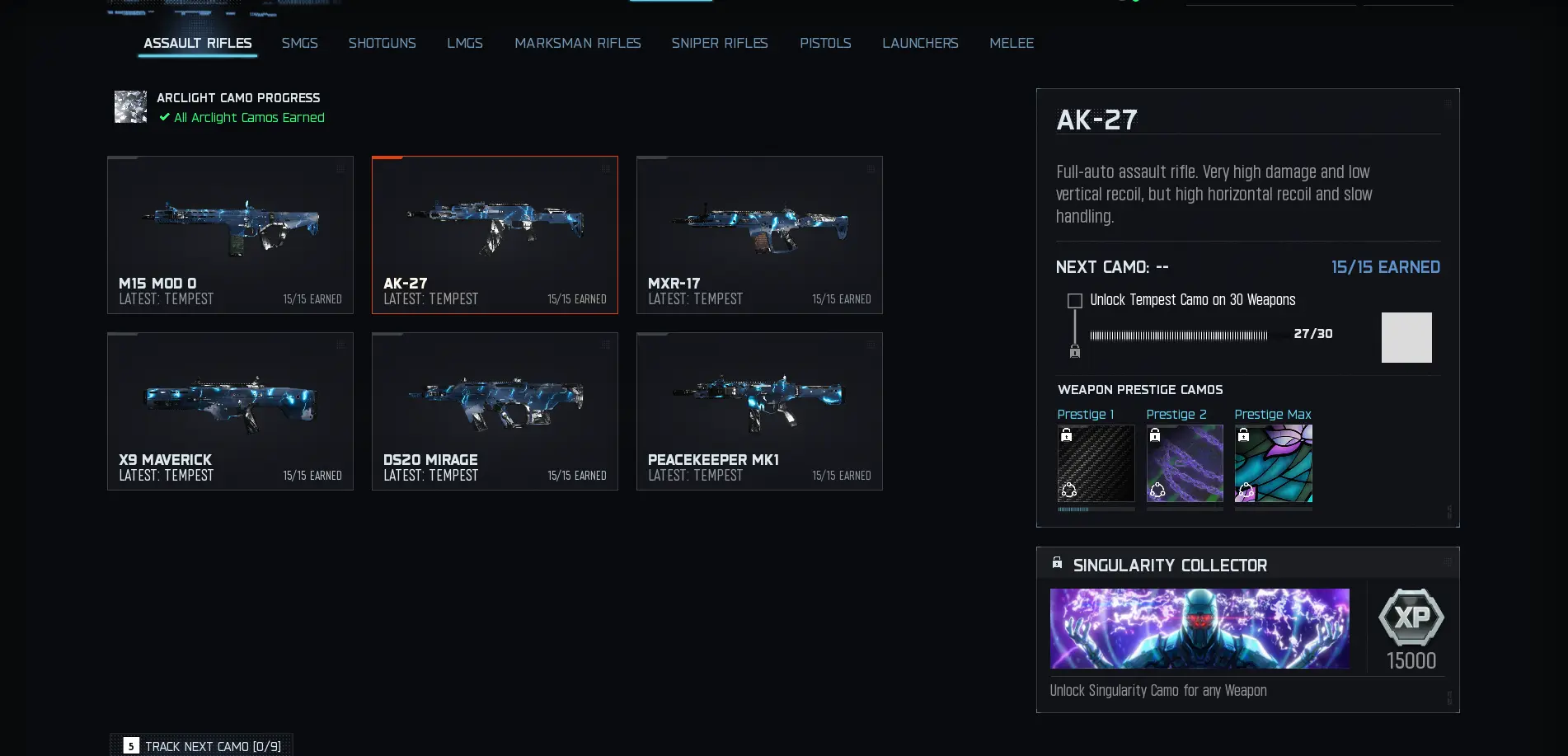The image size is (1568, 756).
Task: Click the lock icon beside Singularity Collector
Action: 1057,564
